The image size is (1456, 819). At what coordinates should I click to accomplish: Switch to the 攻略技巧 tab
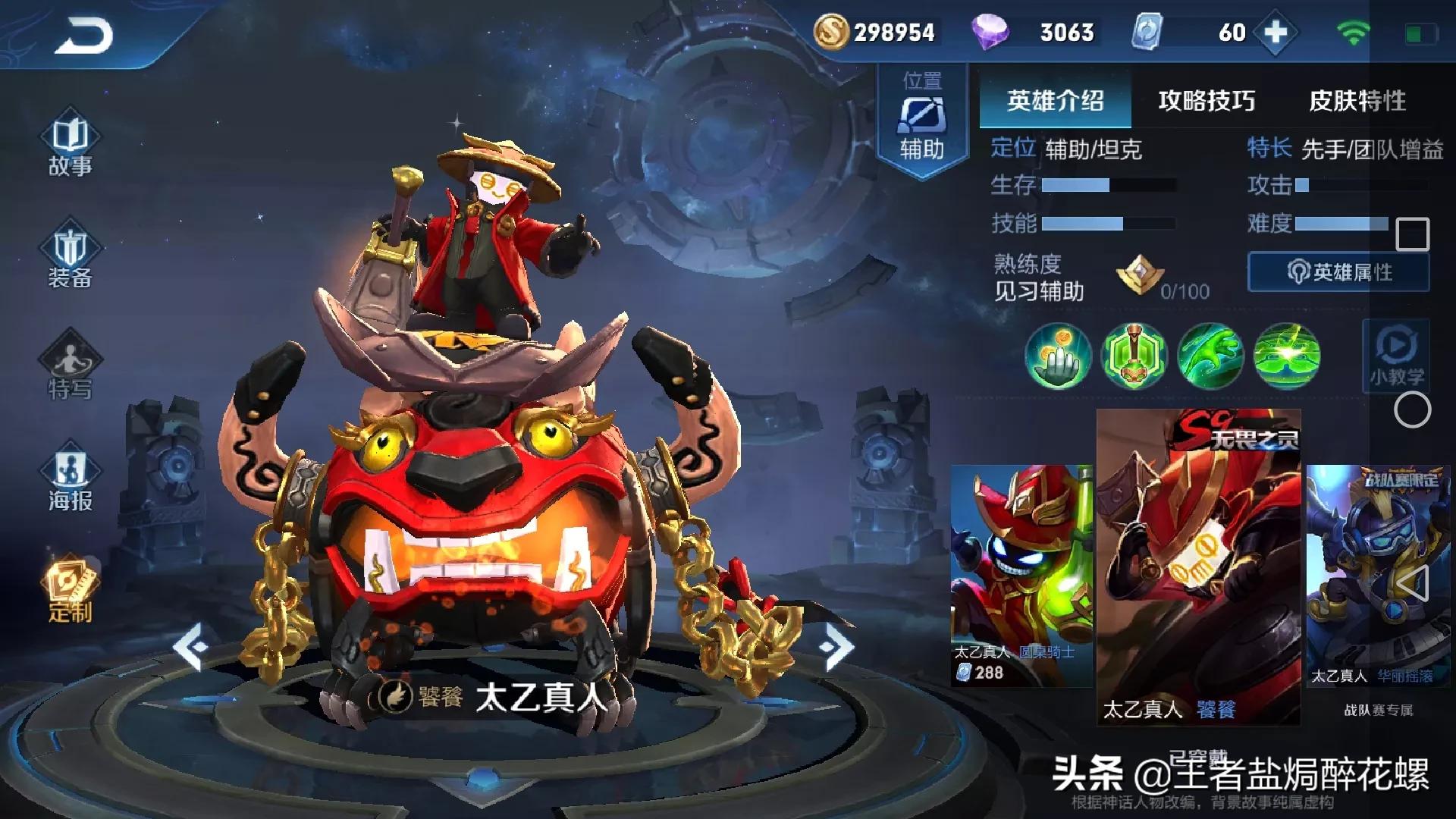coord(1206,101)
